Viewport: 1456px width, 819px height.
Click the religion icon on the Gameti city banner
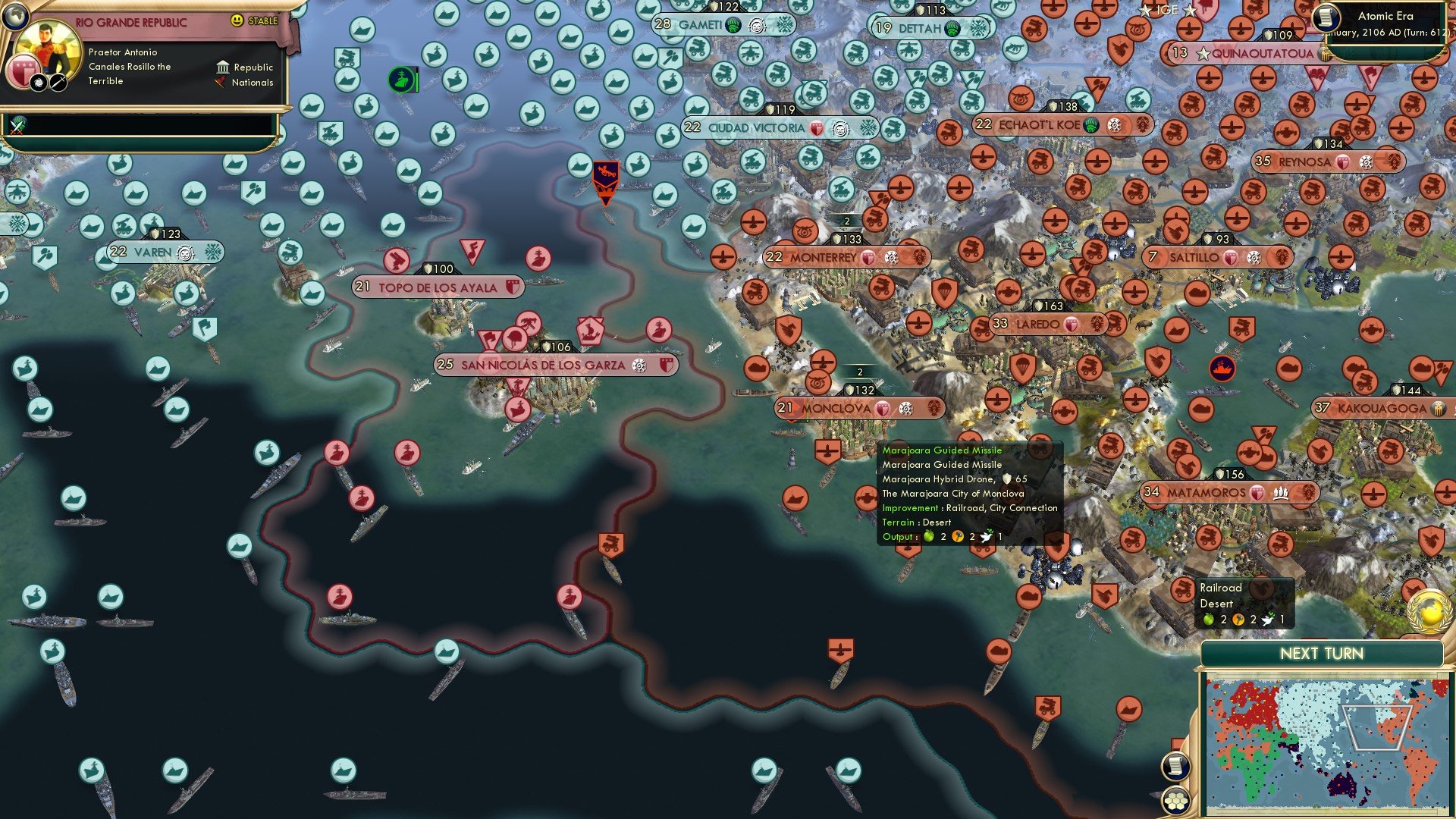733,25
